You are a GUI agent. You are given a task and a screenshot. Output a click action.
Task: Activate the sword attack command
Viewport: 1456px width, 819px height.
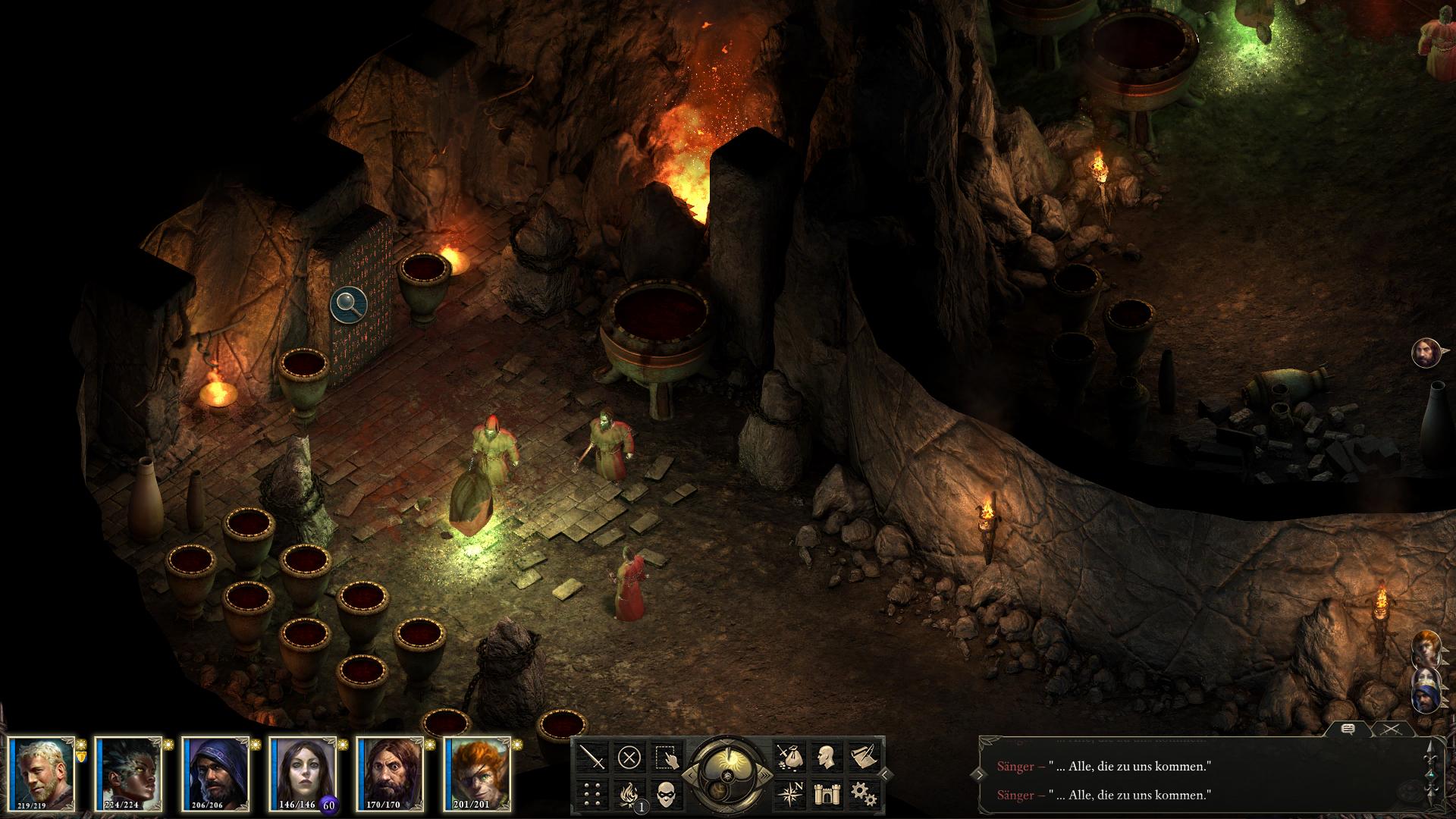593,757
